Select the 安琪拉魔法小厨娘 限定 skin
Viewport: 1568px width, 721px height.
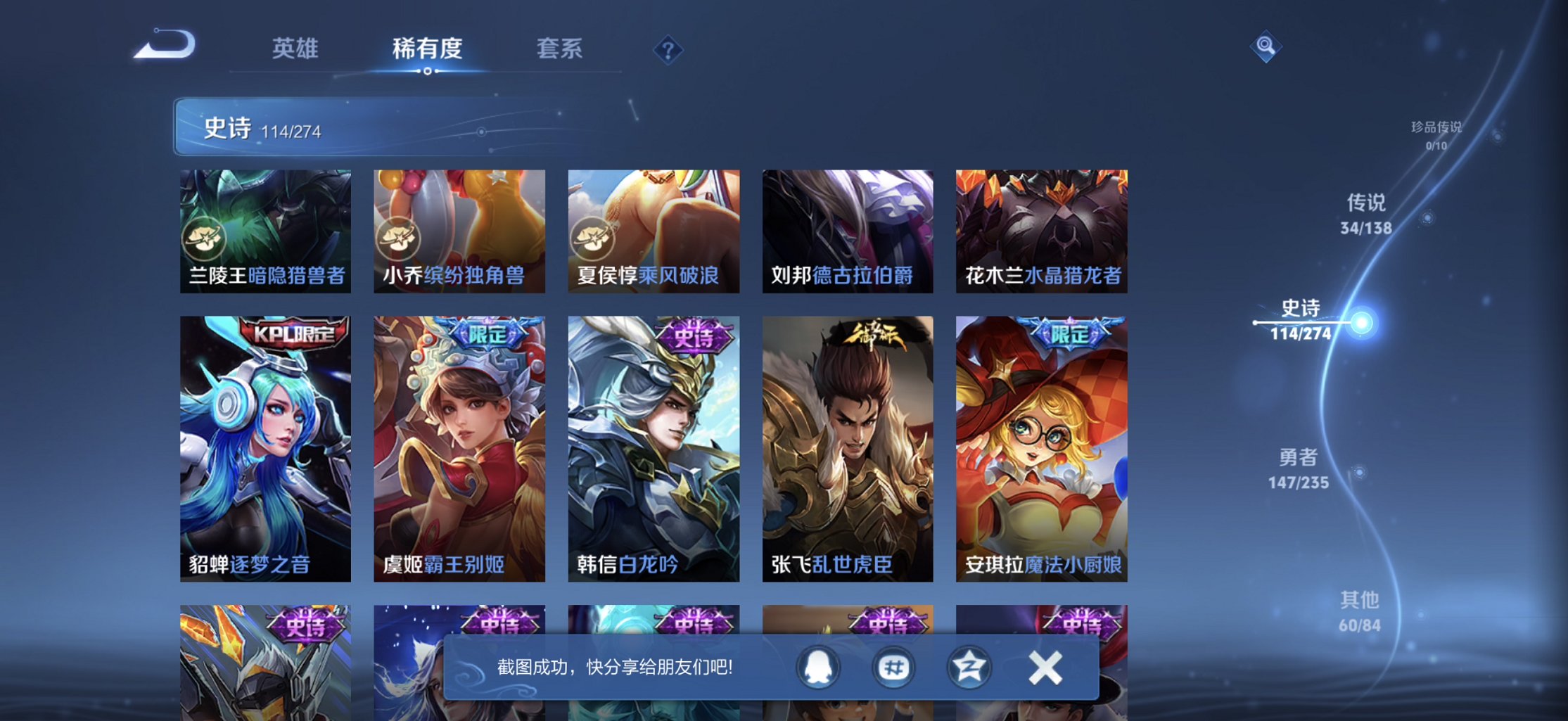pyautogui.click(x=1041, y=447)
